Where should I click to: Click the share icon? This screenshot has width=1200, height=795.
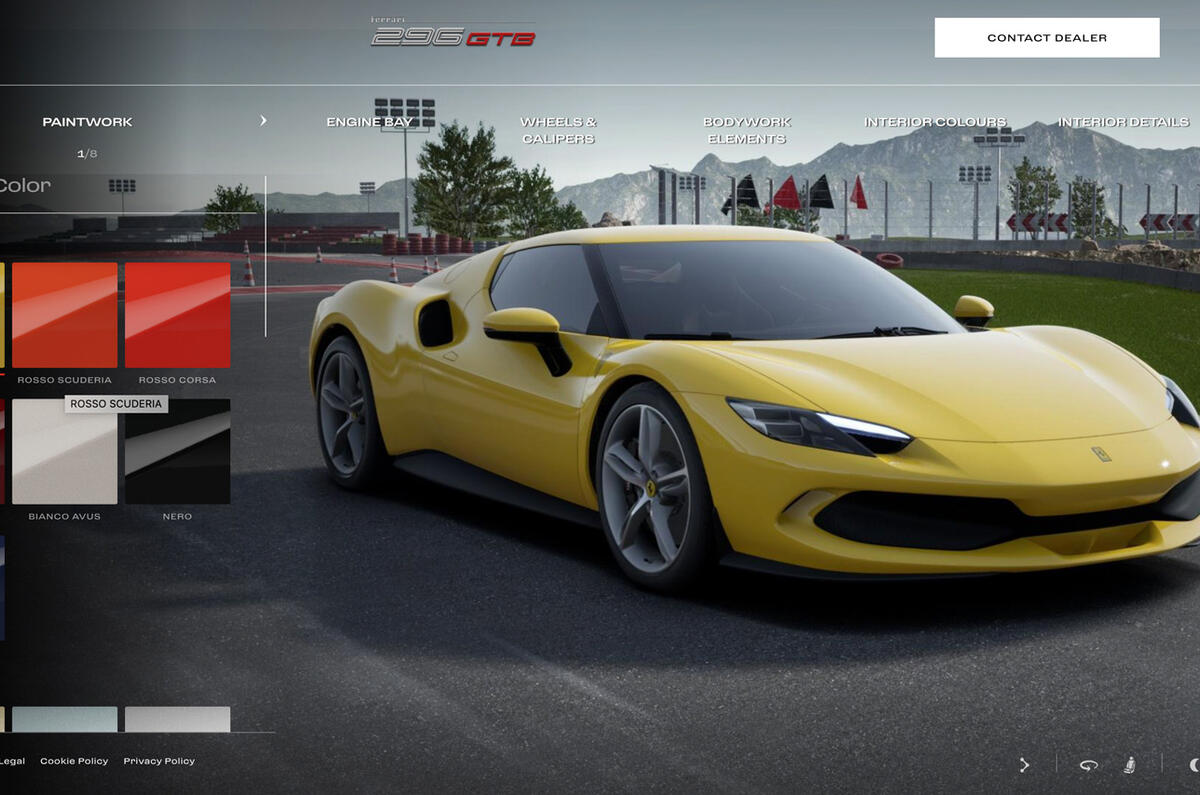tap(1024, 765)
